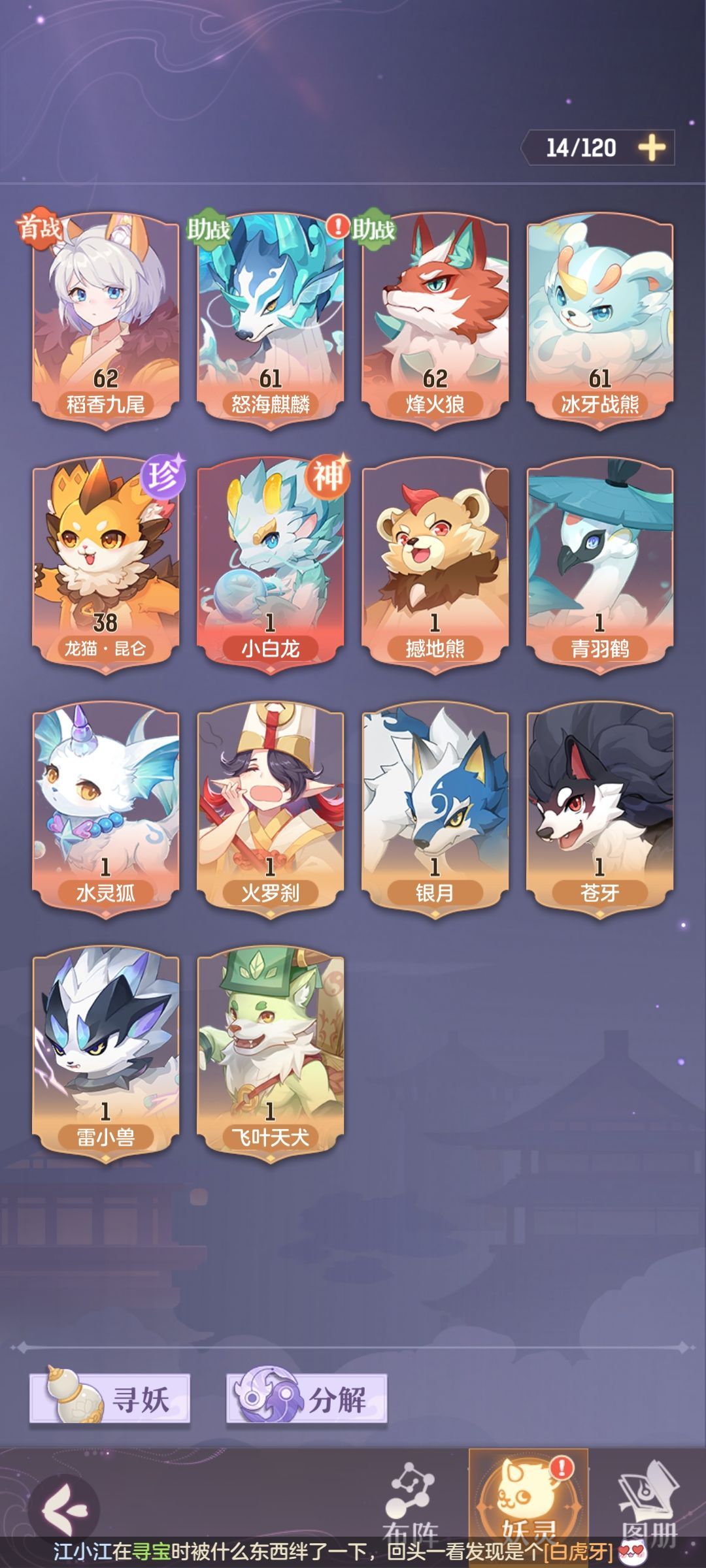Select the 飞叶天犬 spirit card
Image resolution: width=706 pixels, height=1568 pixels.
pyautogui.click(x=271, y=1053)
